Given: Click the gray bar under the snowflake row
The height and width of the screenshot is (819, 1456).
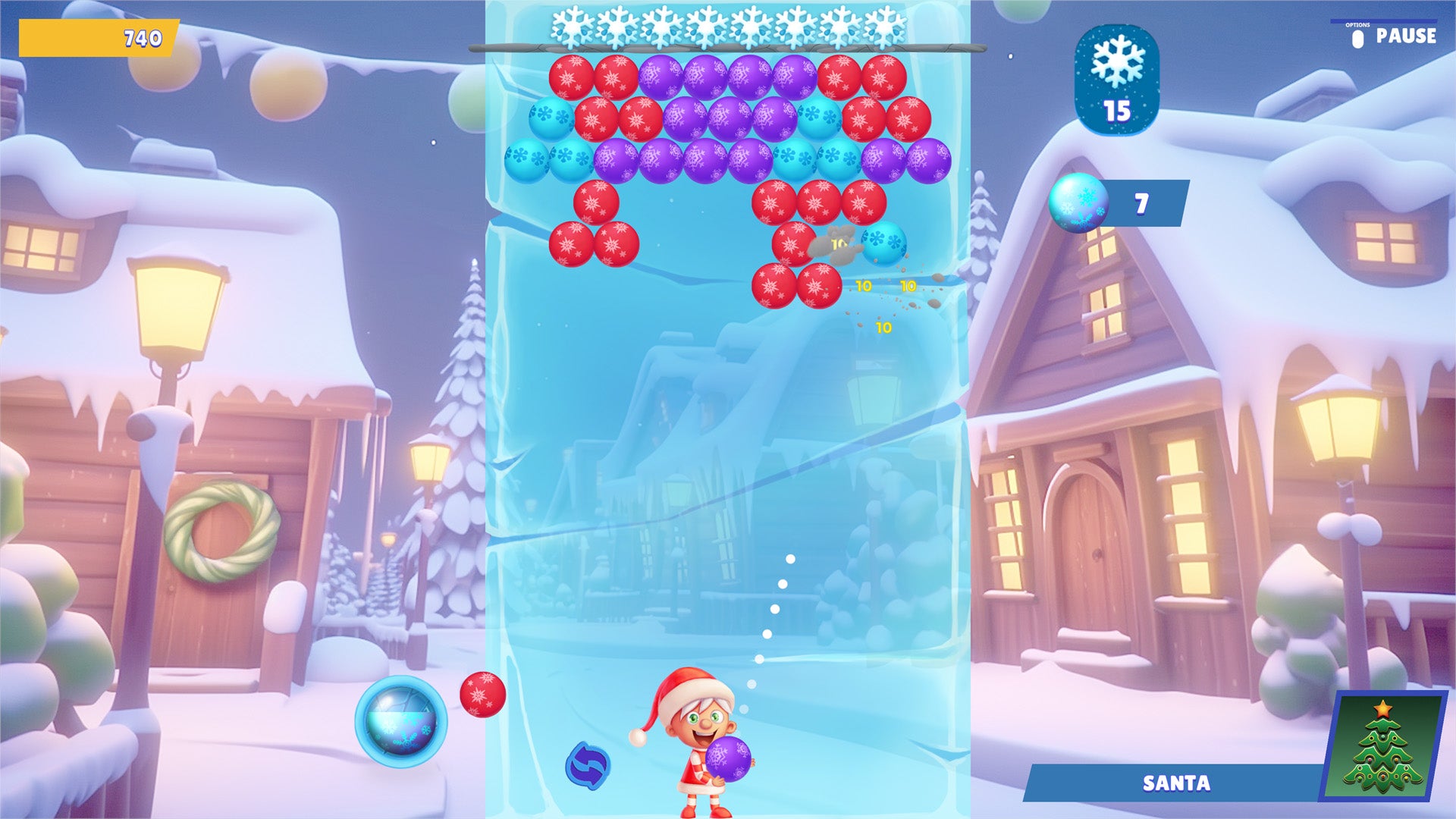Looking at the screenshot, I should click(x=728, y=48).
